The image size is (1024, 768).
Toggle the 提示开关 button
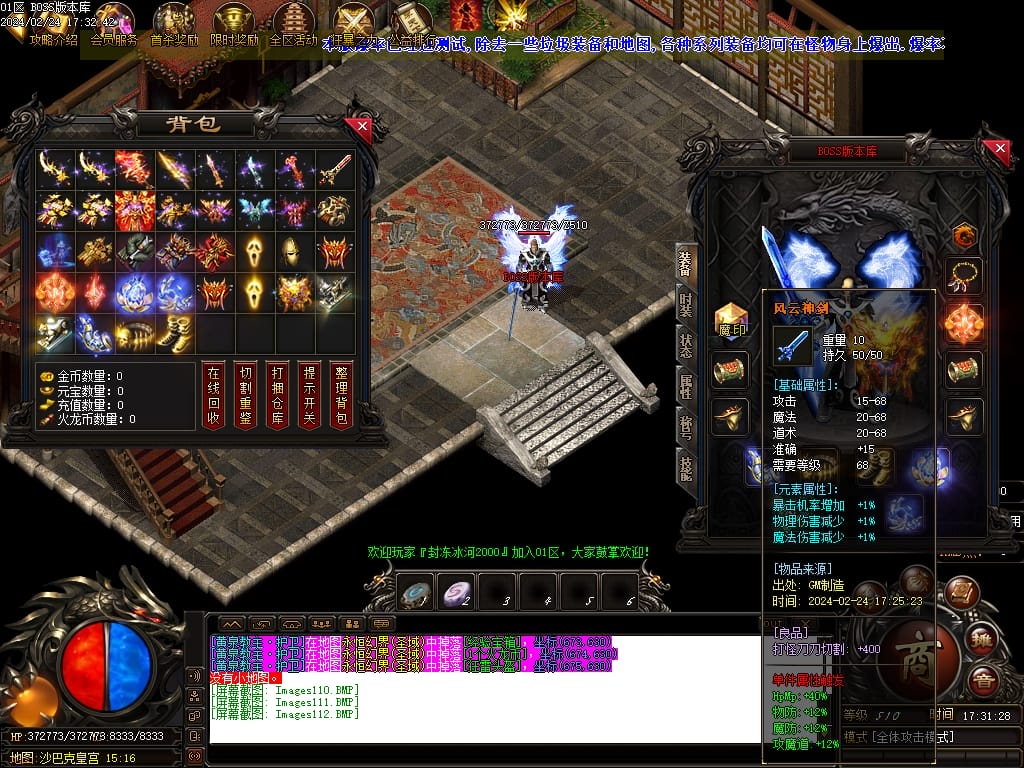tap(309, 394)
